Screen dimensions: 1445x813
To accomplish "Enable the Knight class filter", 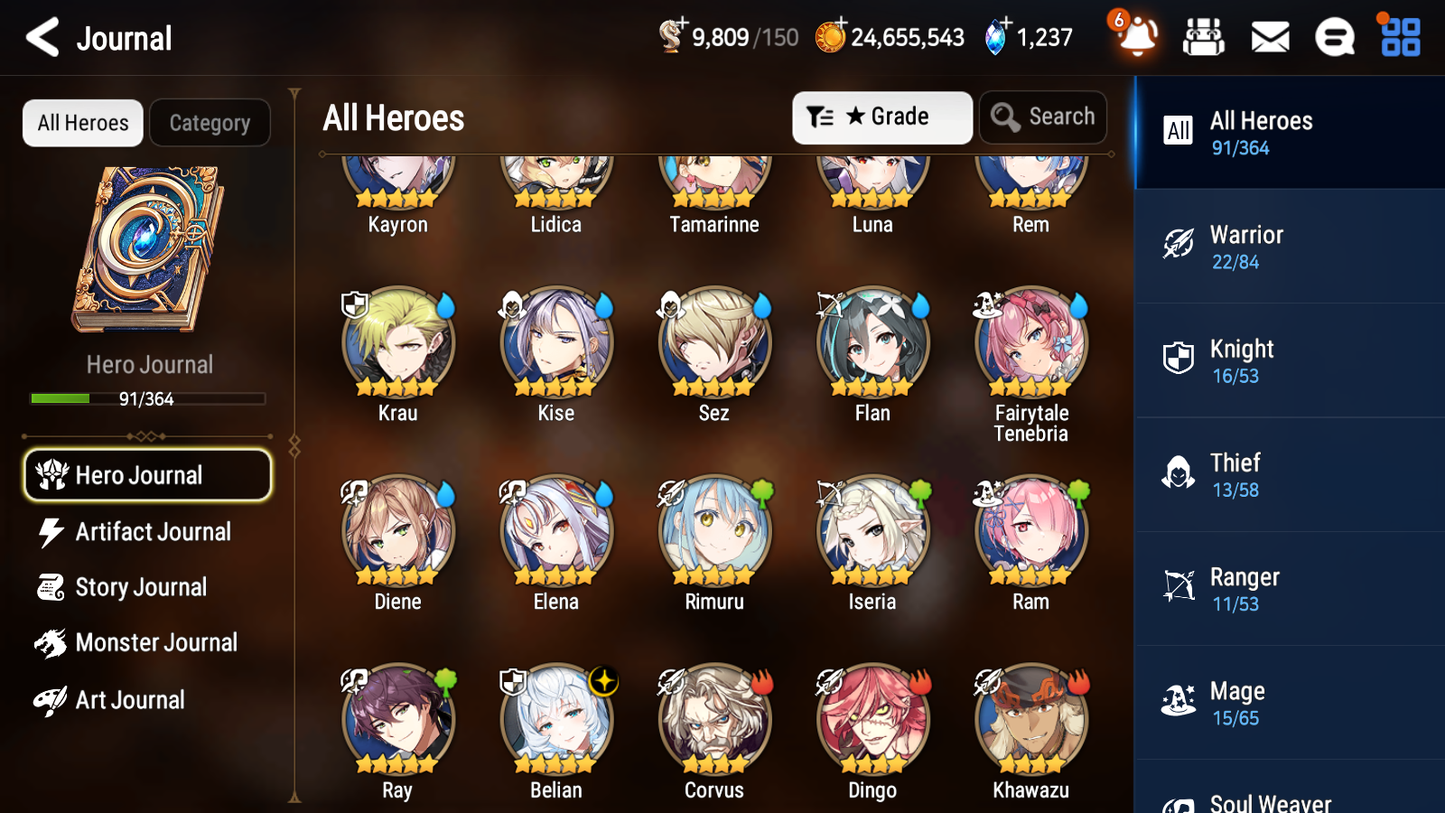I will [1289, 360].
